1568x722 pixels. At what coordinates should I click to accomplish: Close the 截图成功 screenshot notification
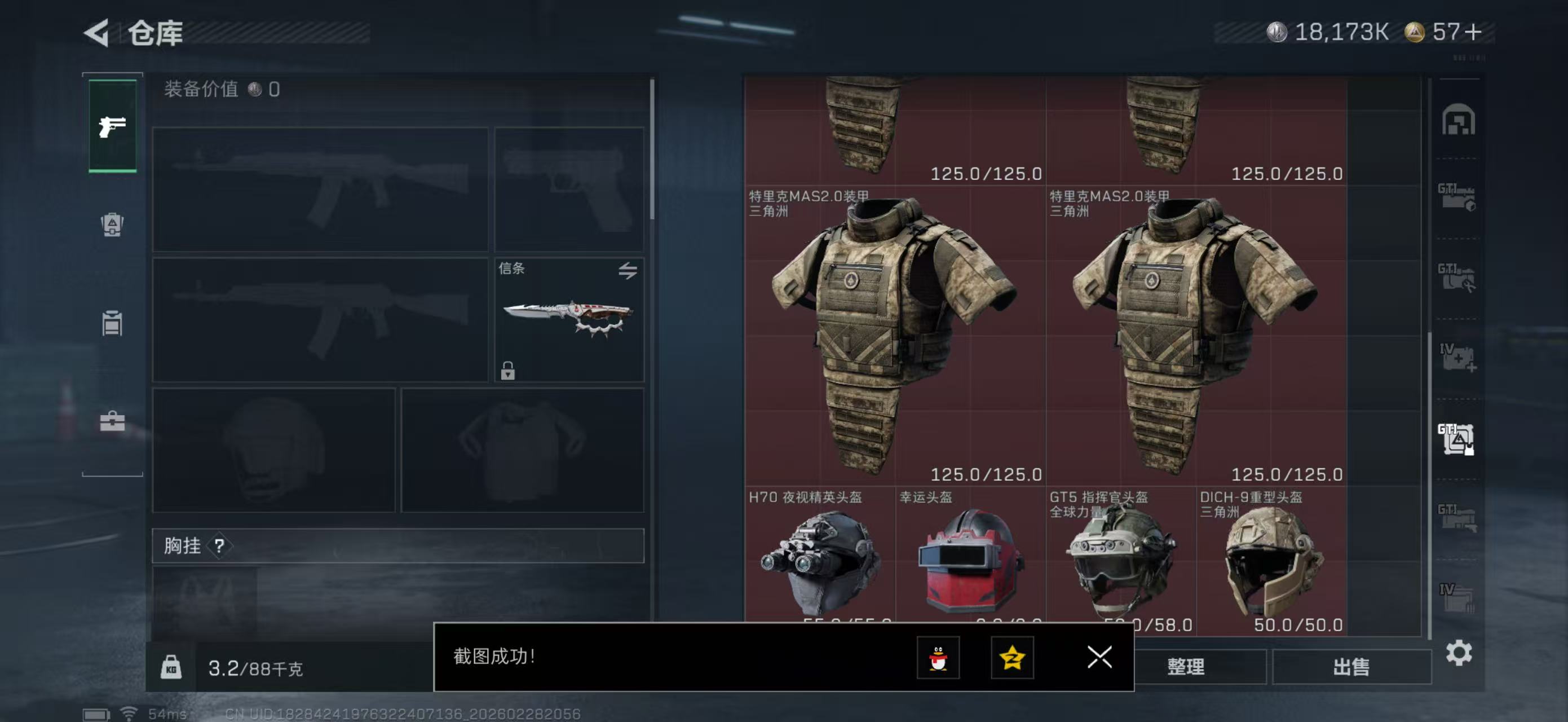coord(1099,657)
